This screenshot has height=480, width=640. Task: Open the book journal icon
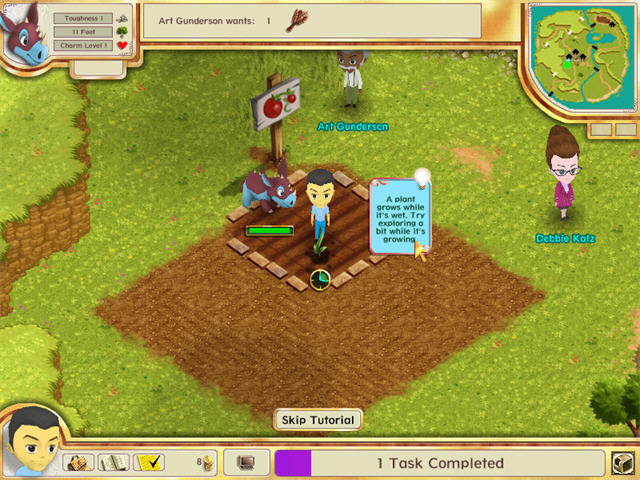115,463
